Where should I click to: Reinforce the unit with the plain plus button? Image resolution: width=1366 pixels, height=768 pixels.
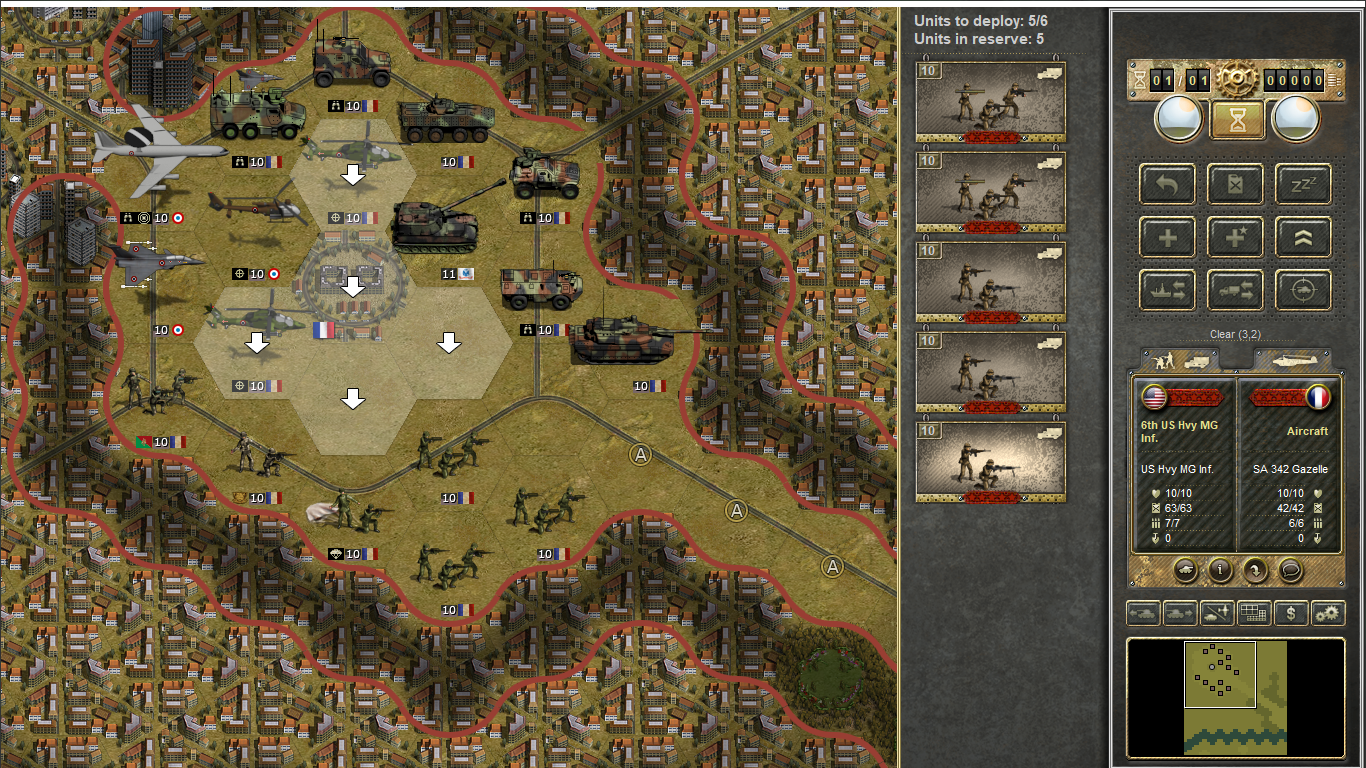1168,237
